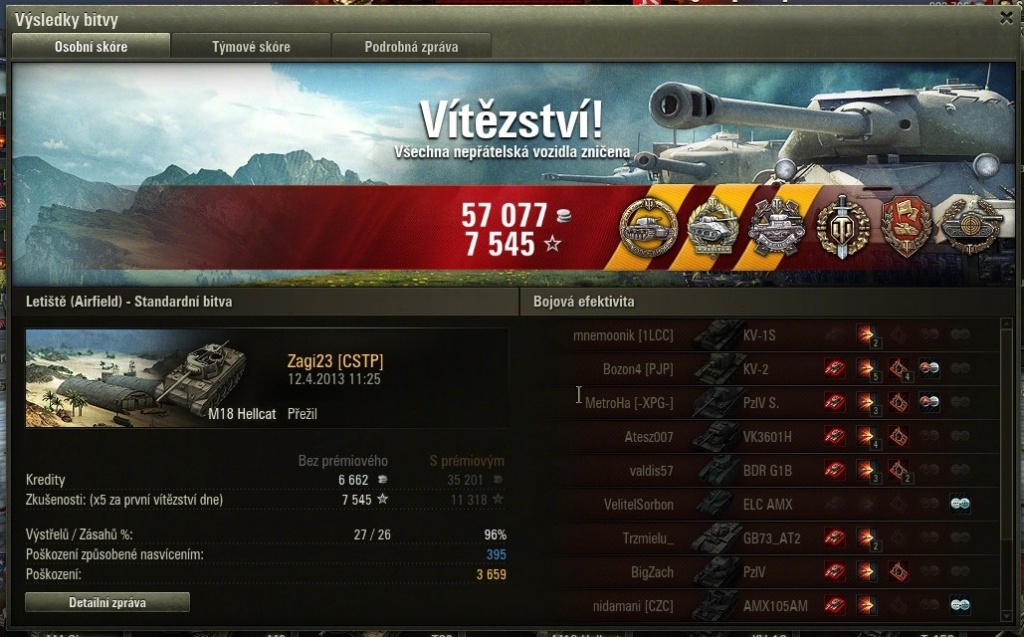Select the BigZach PzIV row
This screenshot has height=637, width=1024.
[x=760, y=572]
